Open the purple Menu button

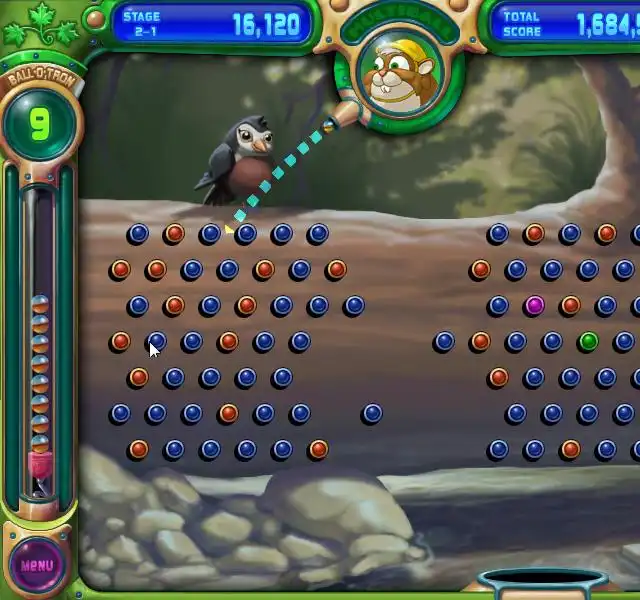37,565
